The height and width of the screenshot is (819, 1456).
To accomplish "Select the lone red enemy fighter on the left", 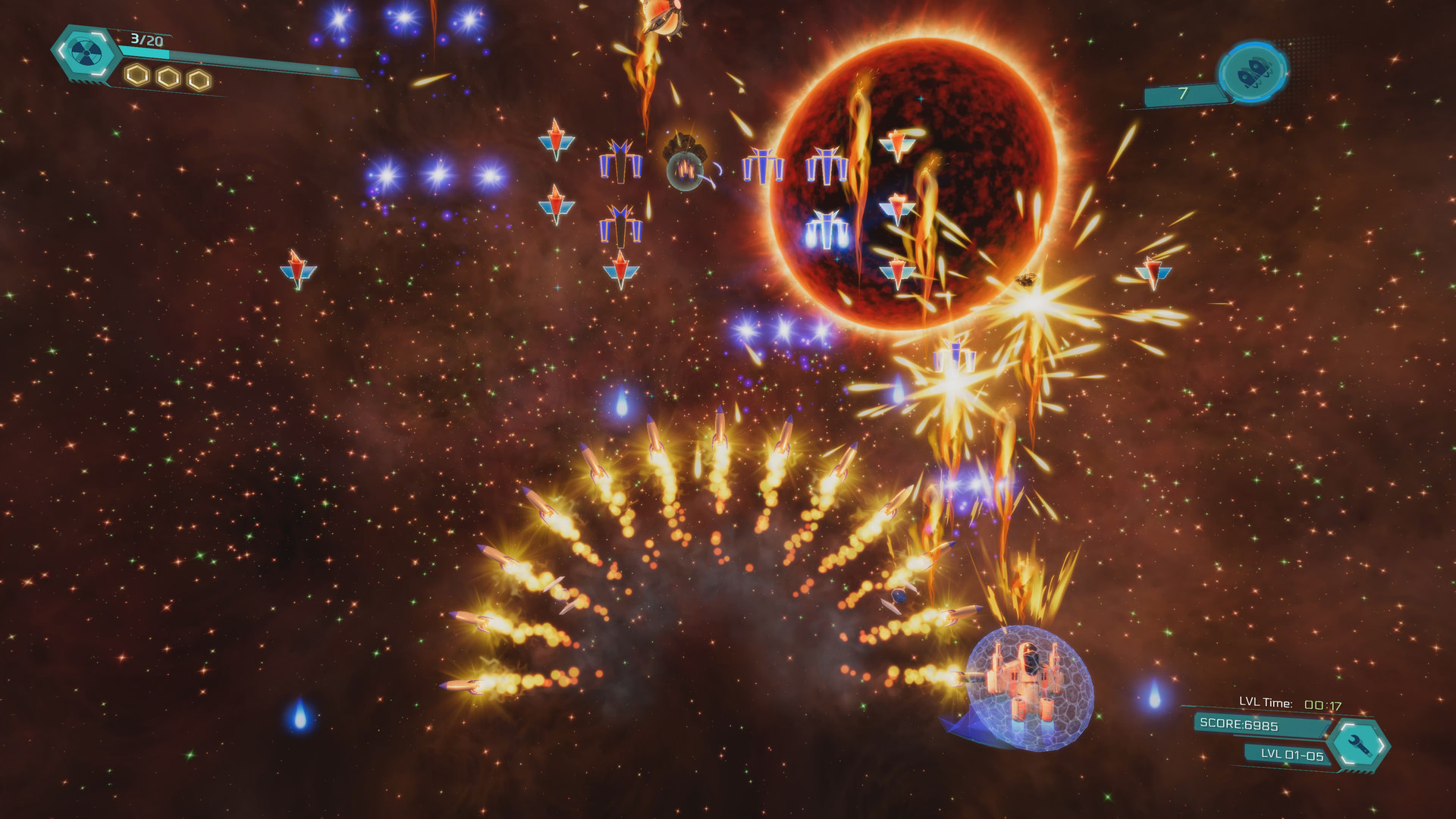I will pyautogui.click(x=298, y=265).
